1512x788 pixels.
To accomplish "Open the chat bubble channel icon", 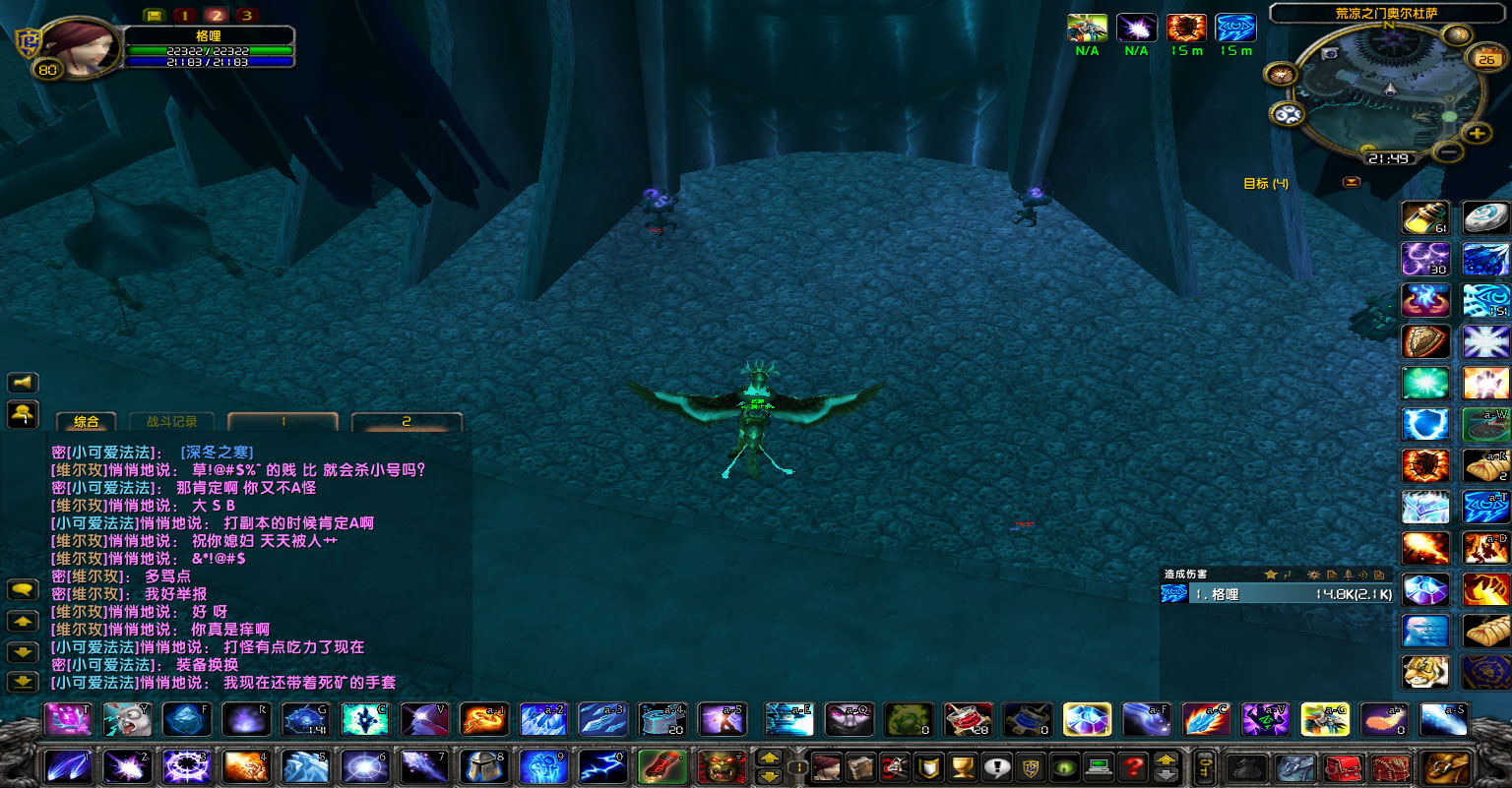I will [24, 589].
